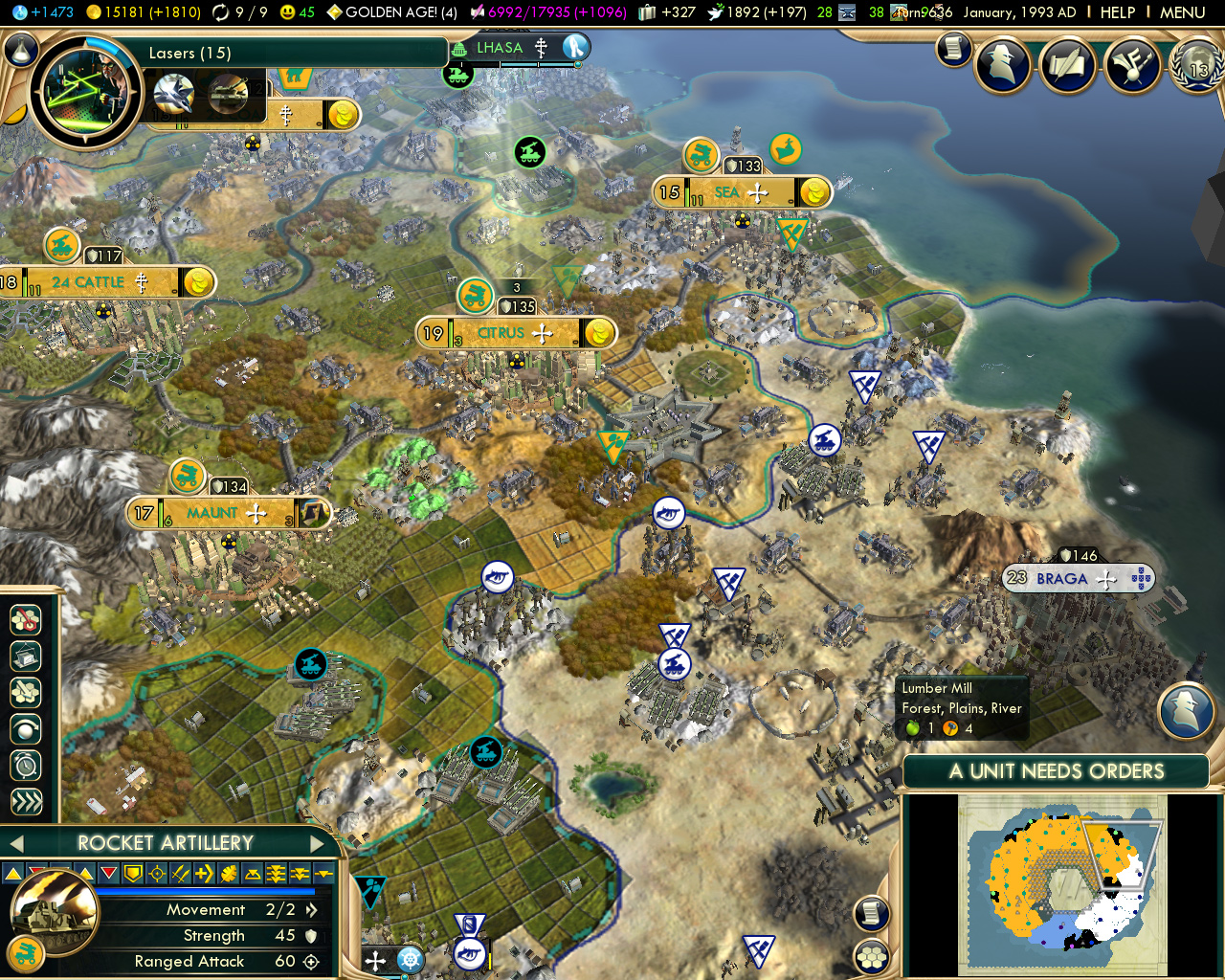Viewport: 1225px width, 980px height.
Task: Open the Espionage overview spy icon
Action: point(1003,65)
